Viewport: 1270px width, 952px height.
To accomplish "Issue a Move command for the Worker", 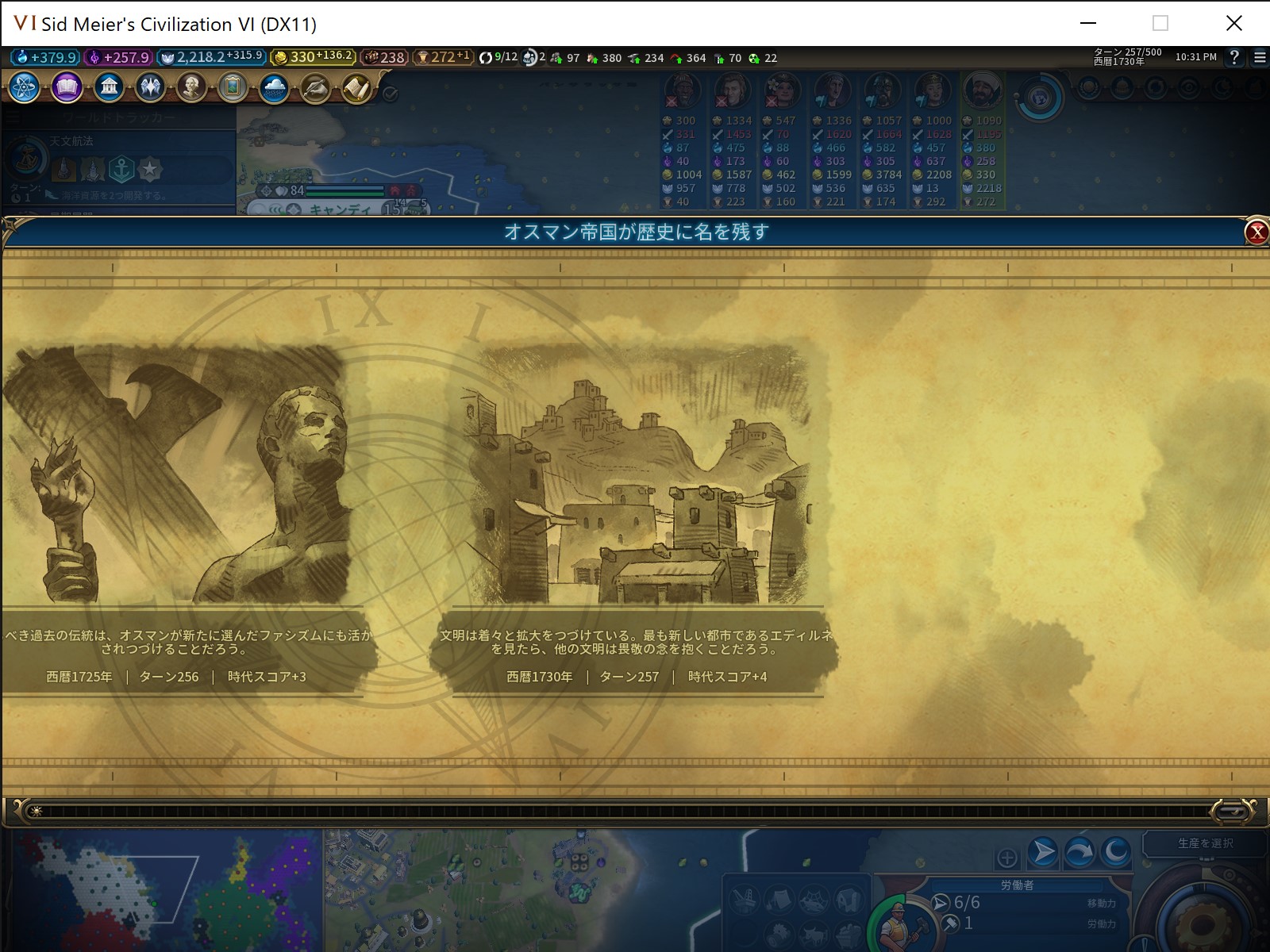I will coord(1042,852).
